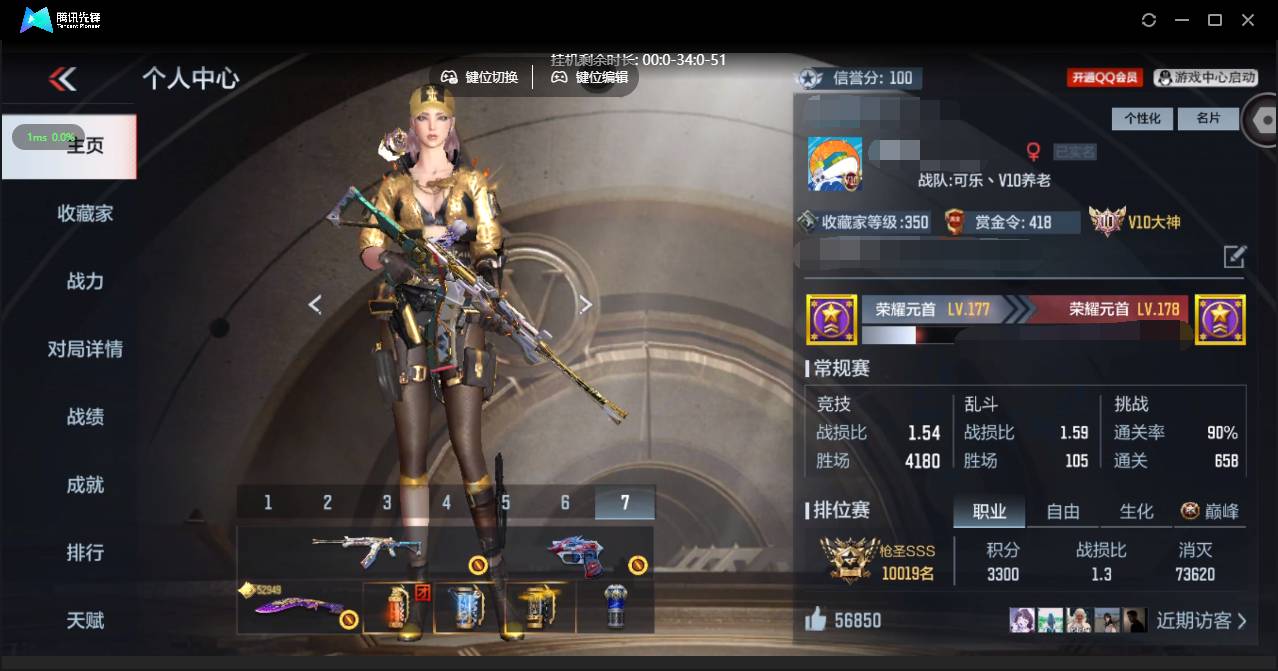Maximize the emulator window

[x=1215, y=20]
